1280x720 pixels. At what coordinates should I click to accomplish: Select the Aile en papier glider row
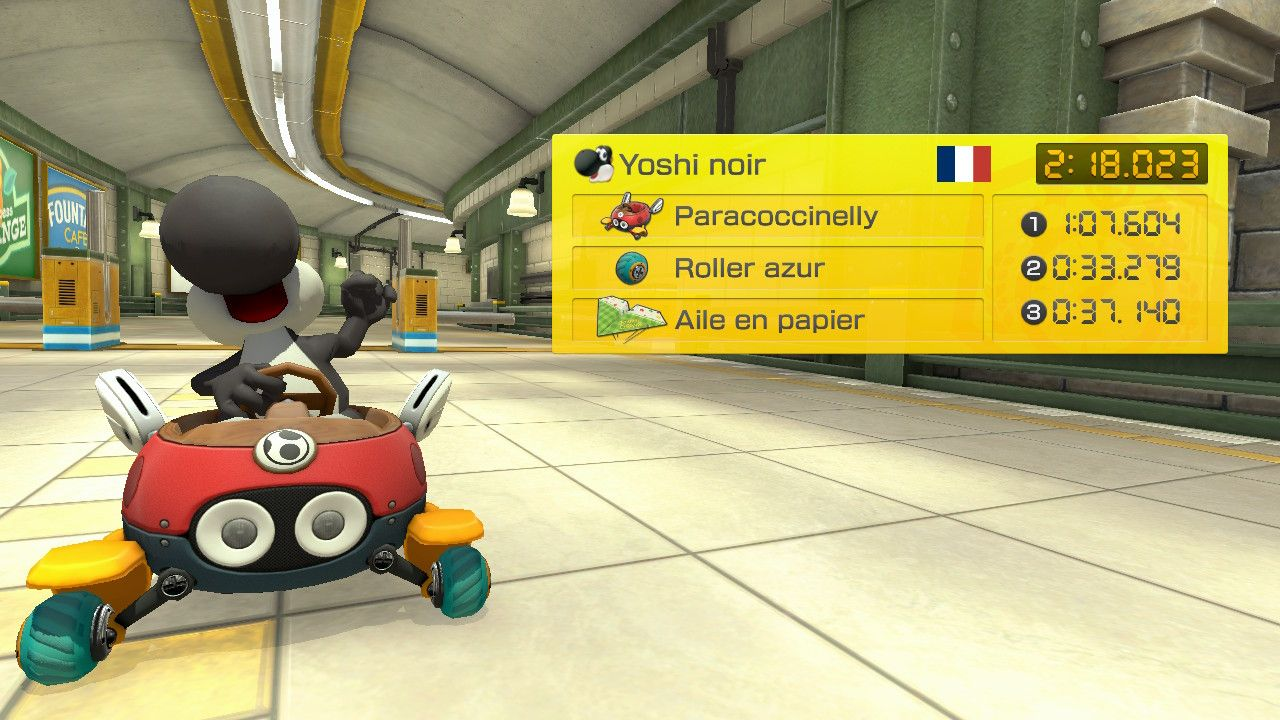point(777,320)
